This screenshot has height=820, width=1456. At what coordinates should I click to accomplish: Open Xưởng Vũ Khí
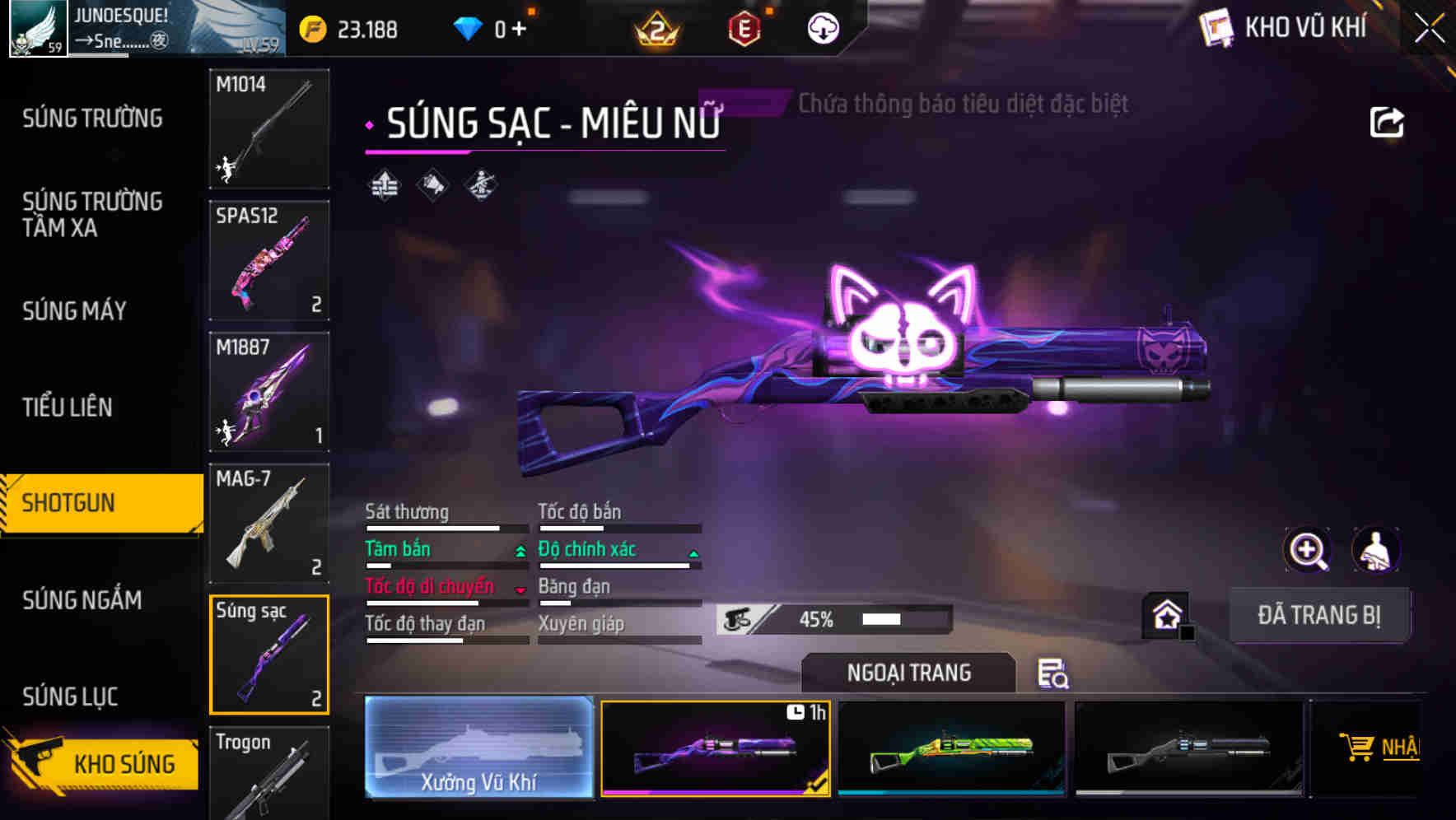click(x=478, y=748)
